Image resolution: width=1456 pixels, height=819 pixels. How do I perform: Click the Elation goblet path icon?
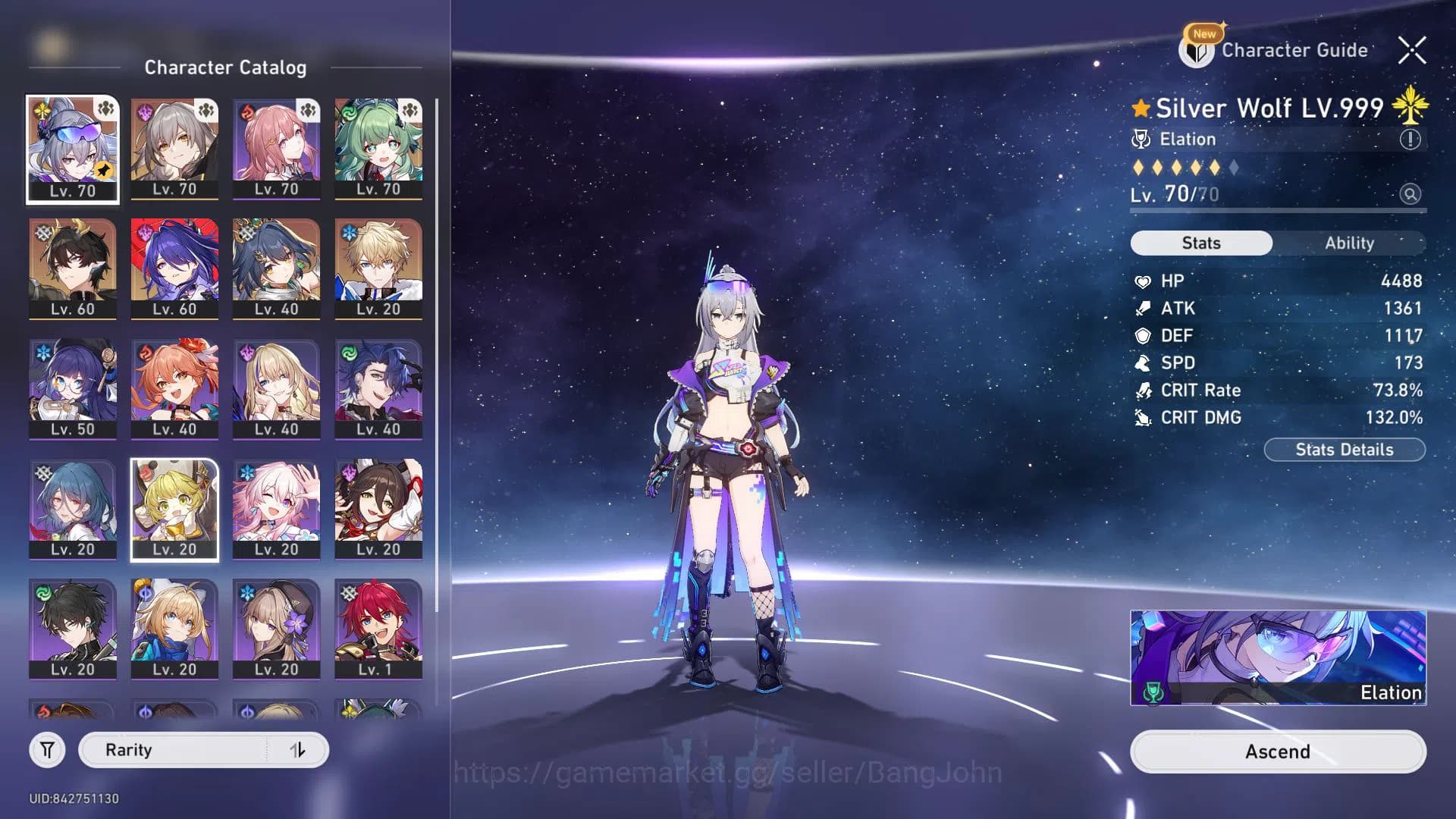[x=1141, y=139]
